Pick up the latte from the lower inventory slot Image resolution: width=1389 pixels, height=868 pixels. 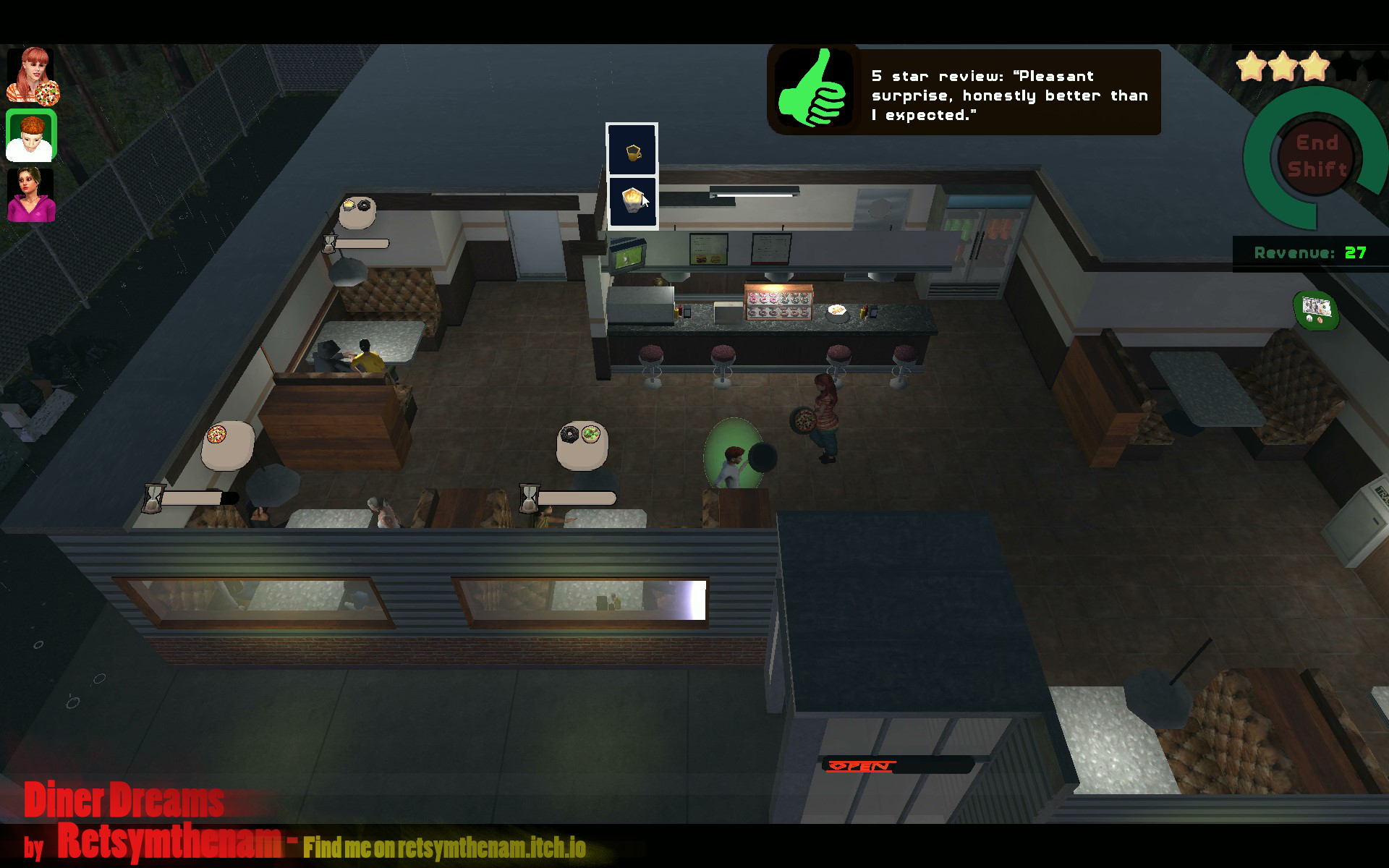click(632, 200)
